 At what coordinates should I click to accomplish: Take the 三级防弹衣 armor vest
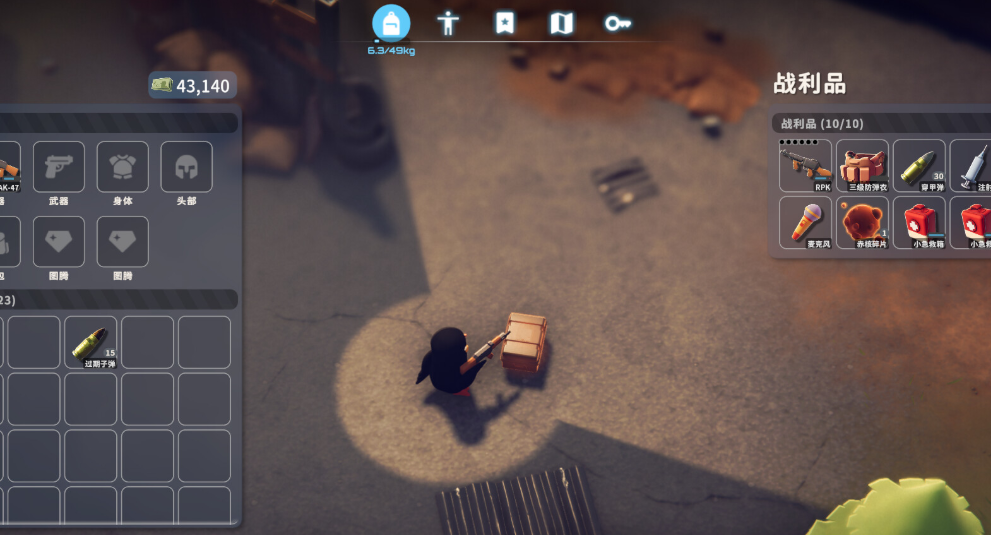(862, 165)
